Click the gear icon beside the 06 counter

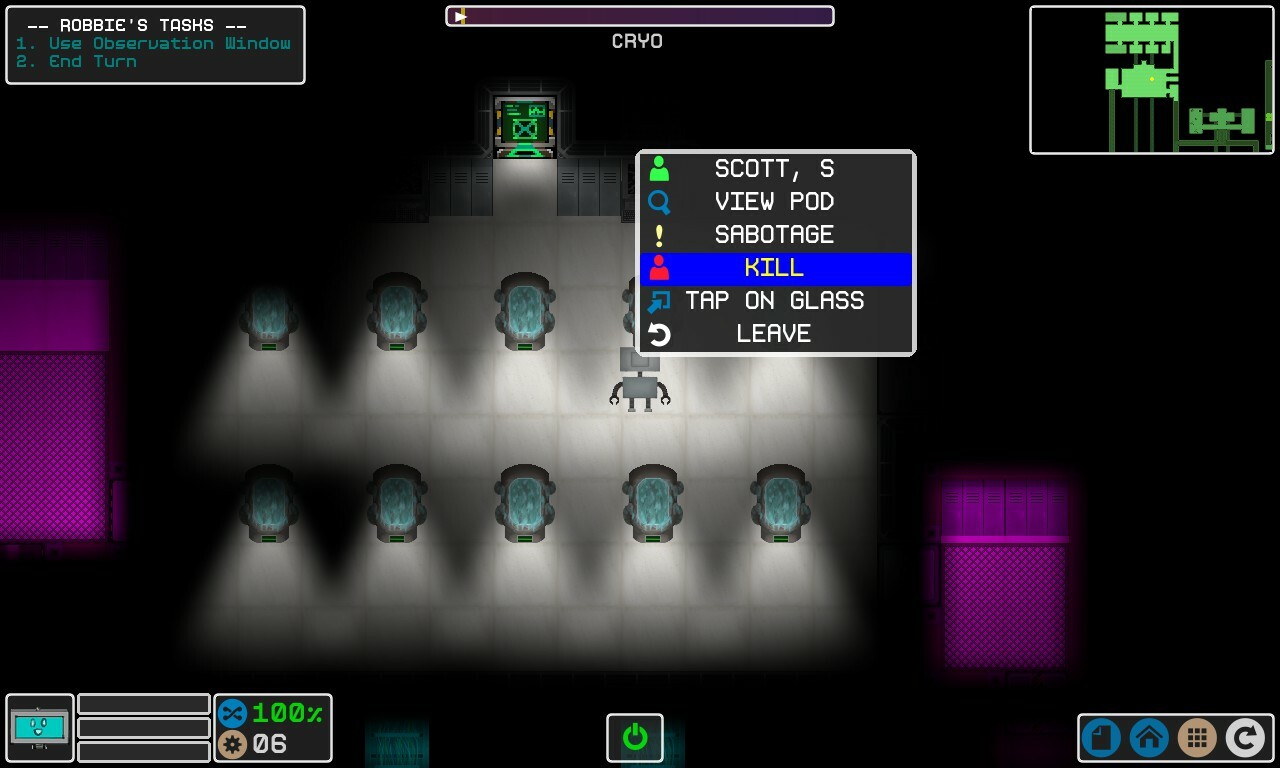[231, 743]
